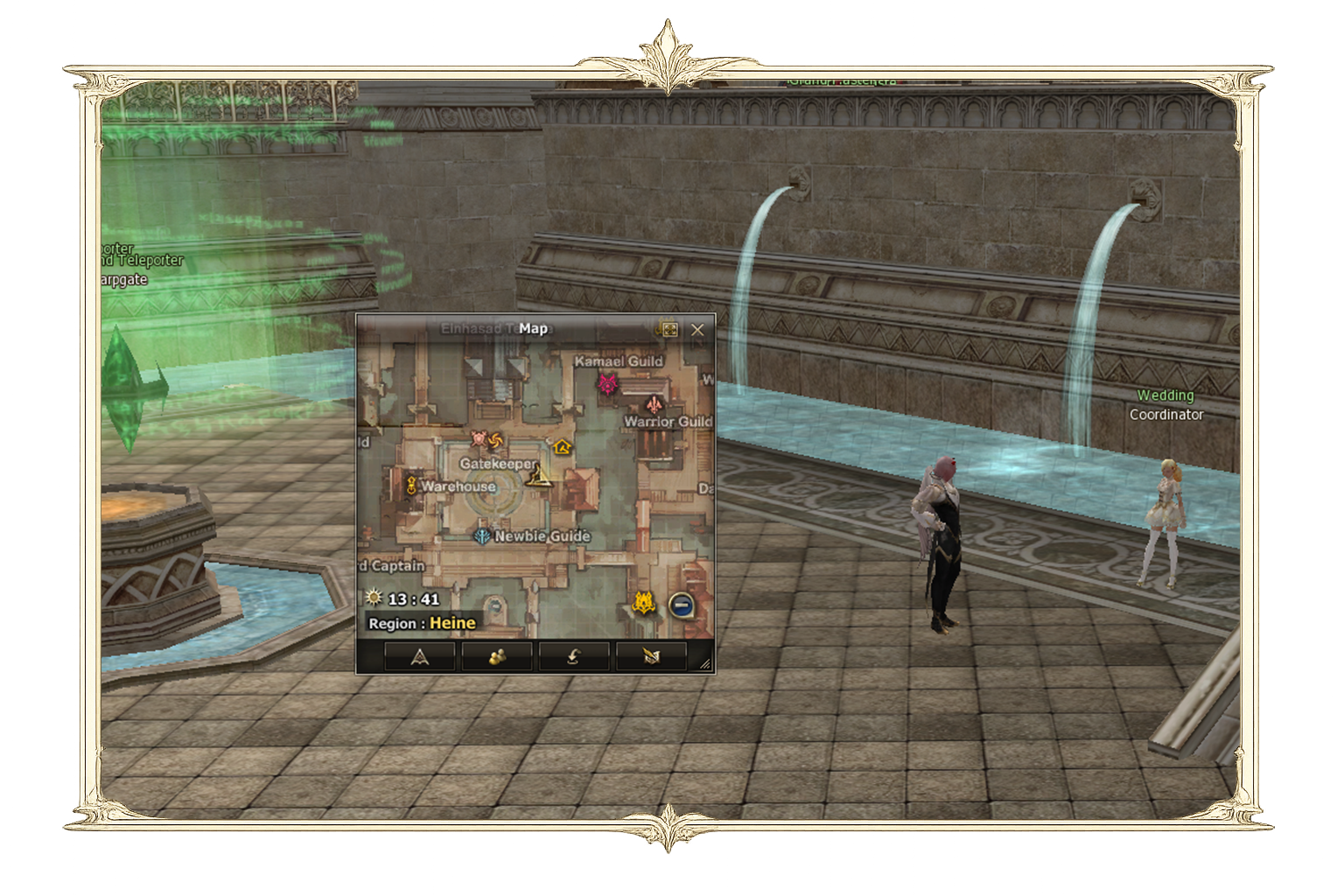Close the Map window
The image size is (1344, 896).
pos(697,330)
